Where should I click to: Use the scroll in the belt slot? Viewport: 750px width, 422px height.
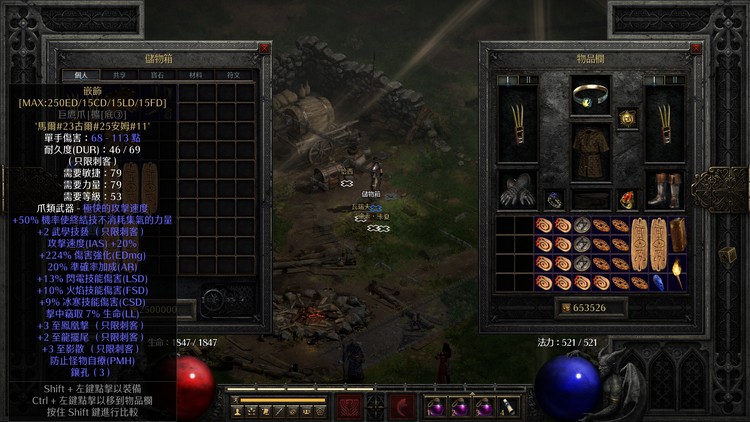click(508, 407)
